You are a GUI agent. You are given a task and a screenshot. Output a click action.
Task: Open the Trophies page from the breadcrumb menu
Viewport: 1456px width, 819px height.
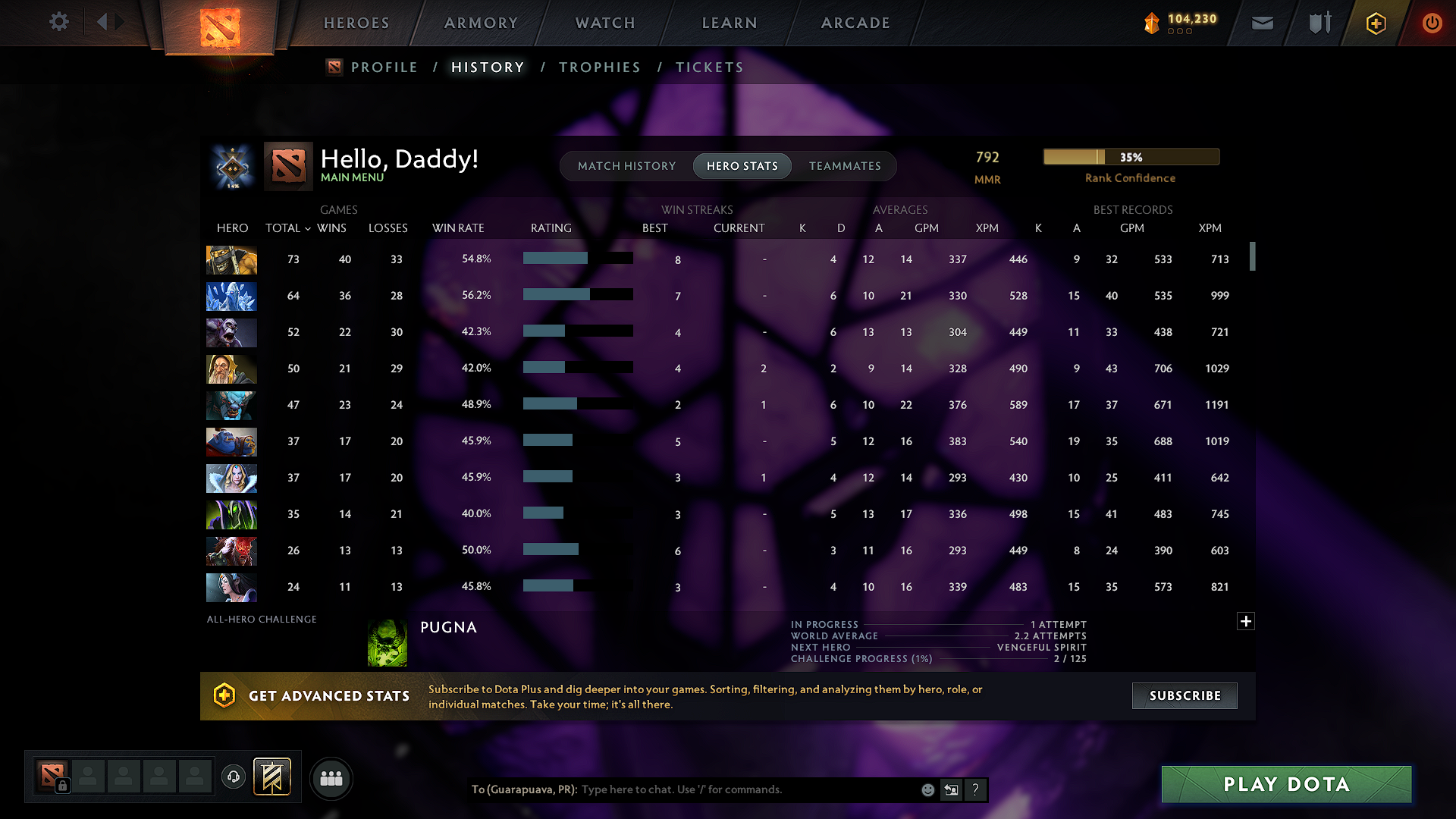tap(599, 67)
